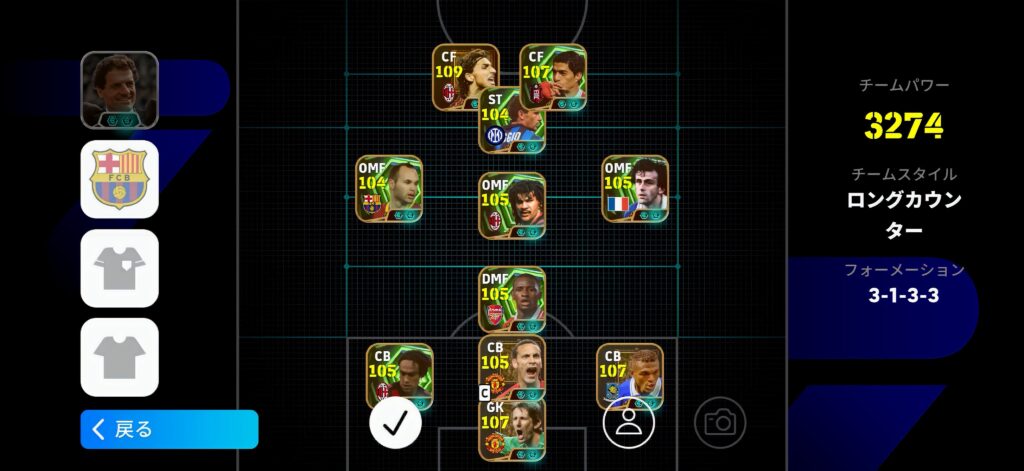
Task: Select the DMF 105 Arsenal player card
Action: click(x=512, y=300)
